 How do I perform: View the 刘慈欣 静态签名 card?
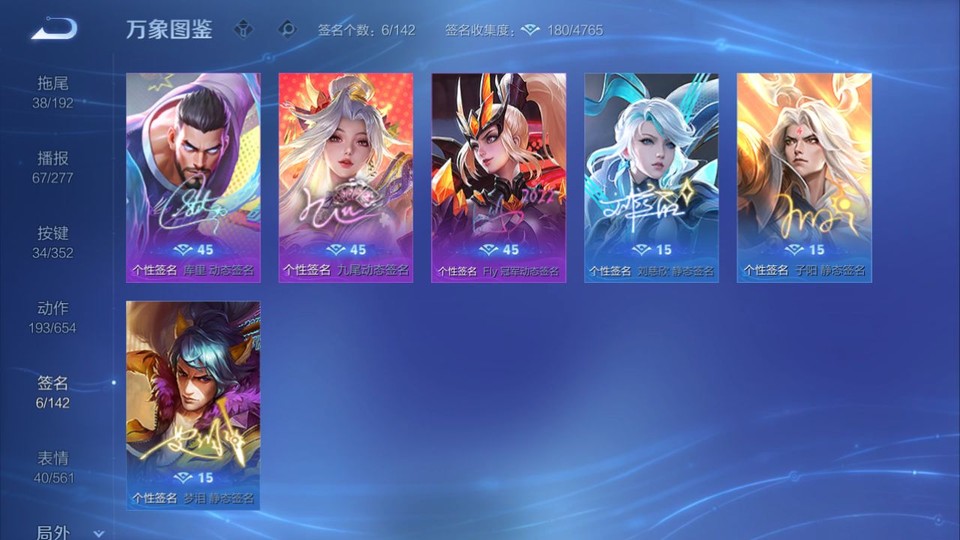click(x=652, y=177)
